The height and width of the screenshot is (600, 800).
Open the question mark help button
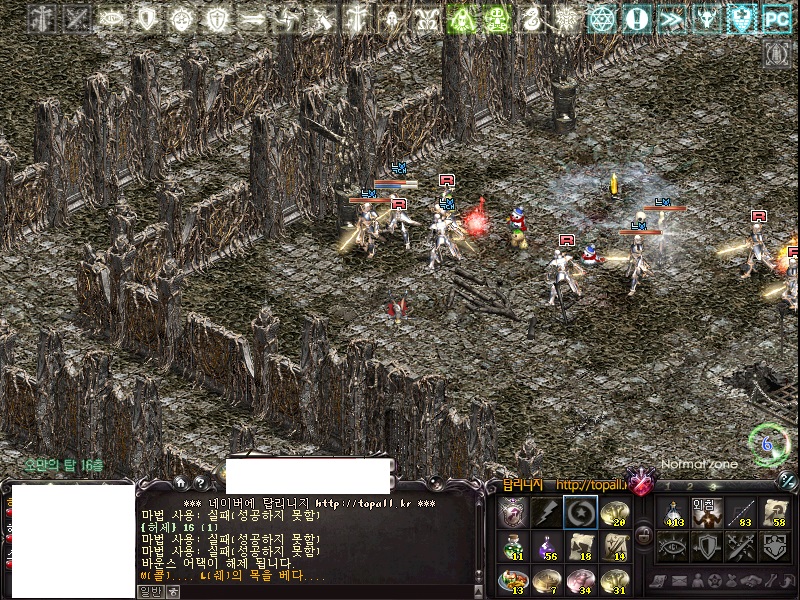(201, 482)
